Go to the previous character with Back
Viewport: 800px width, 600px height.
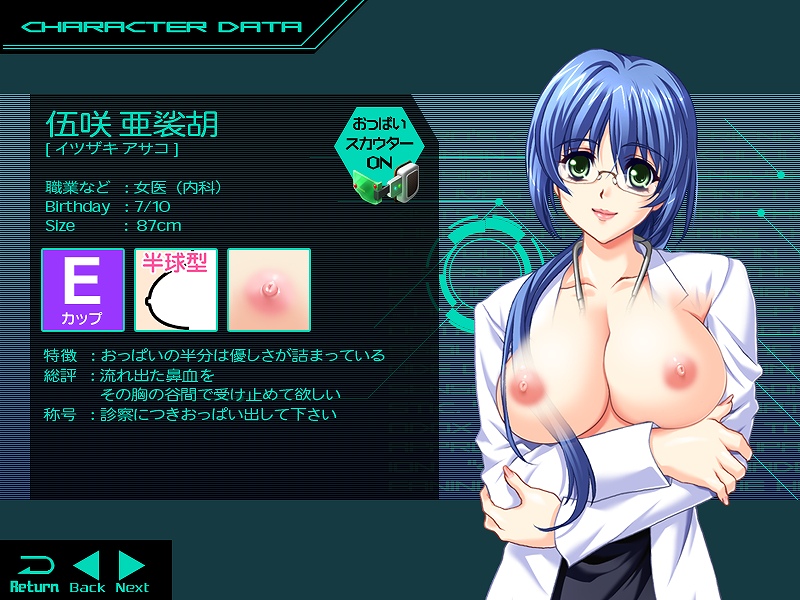[87, 573]
